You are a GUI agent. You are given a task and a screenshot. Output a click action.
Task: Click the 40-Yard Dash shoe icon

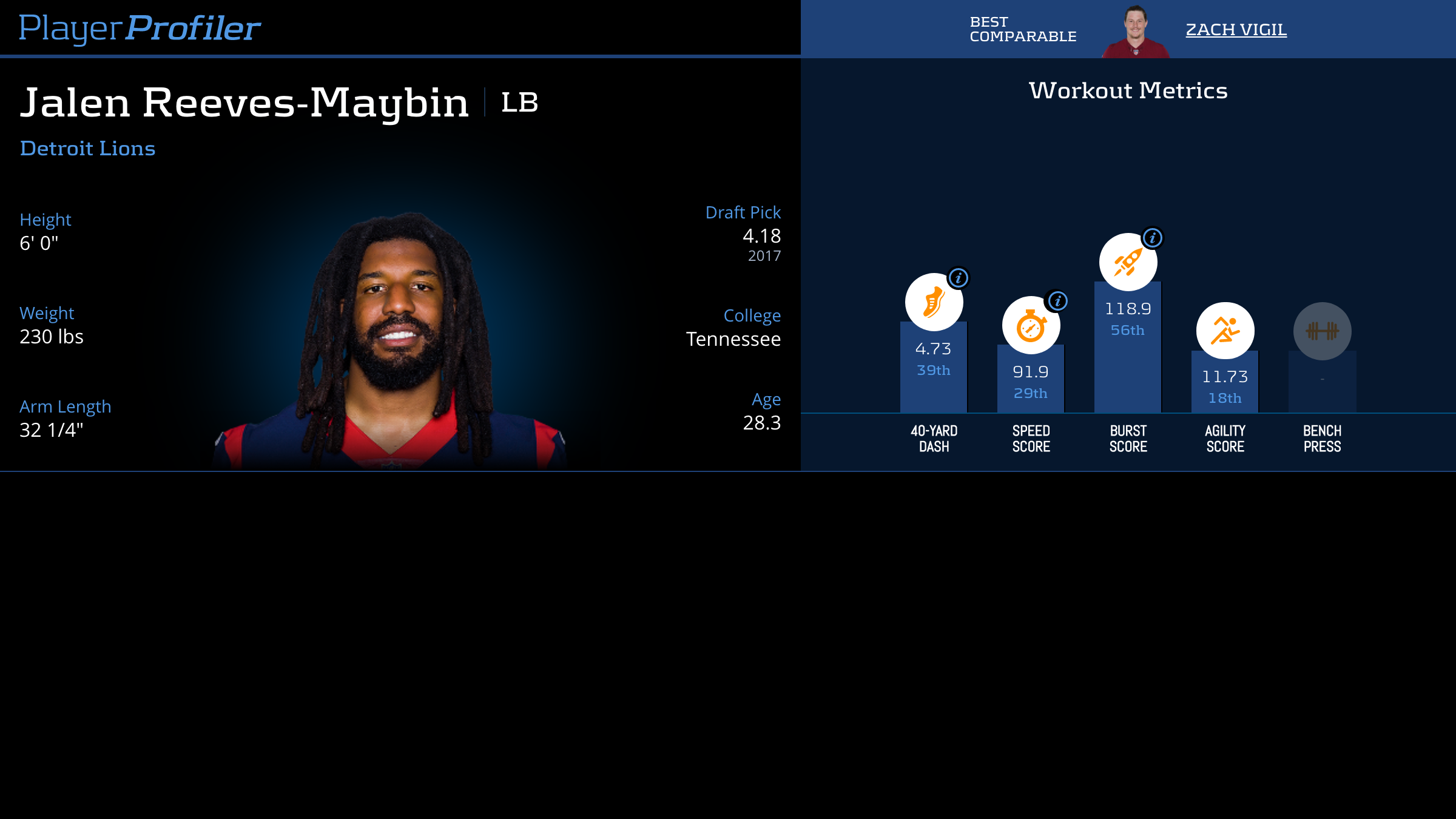pyautogui.click(x=934, y=302)
